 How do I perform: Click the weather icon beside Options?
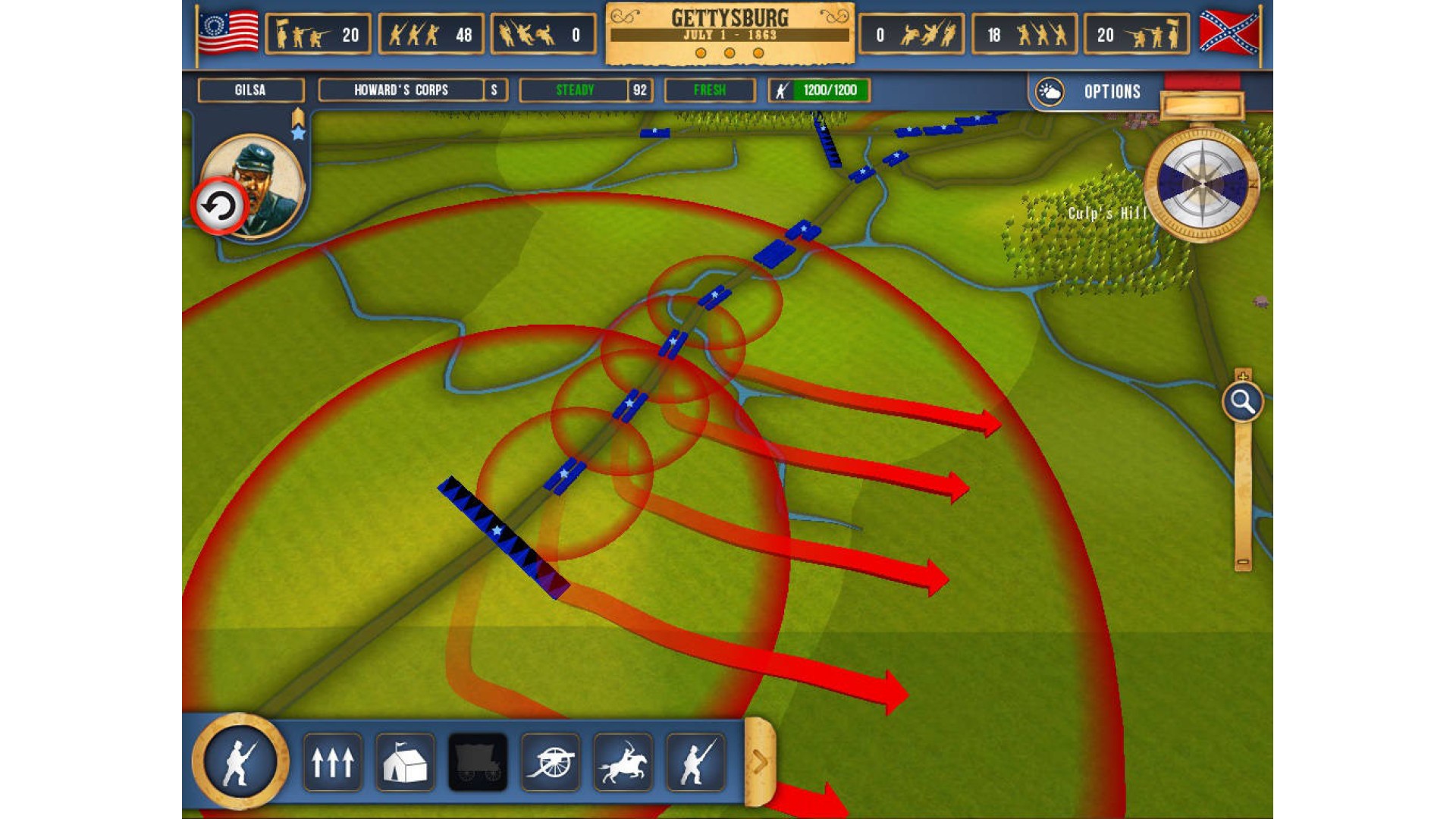1050,92
